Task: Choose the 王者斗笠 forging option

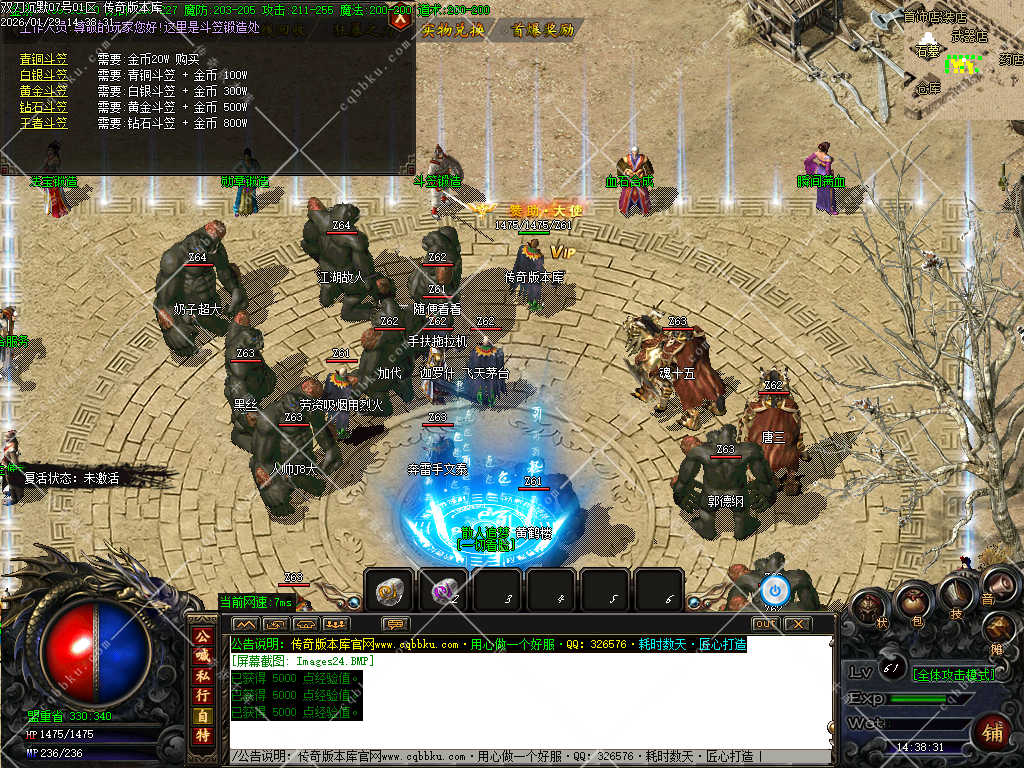Action: point(44,123)
